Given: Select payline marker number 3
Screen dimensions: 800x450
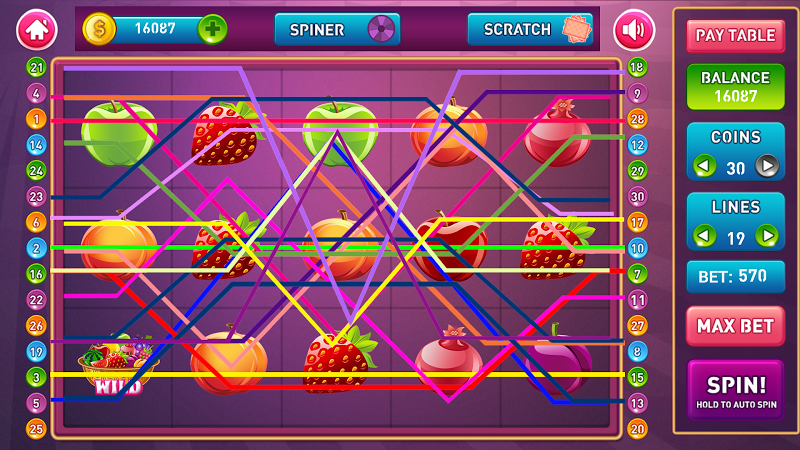Looking at the screenshot, I should click(x=38, y=377).
